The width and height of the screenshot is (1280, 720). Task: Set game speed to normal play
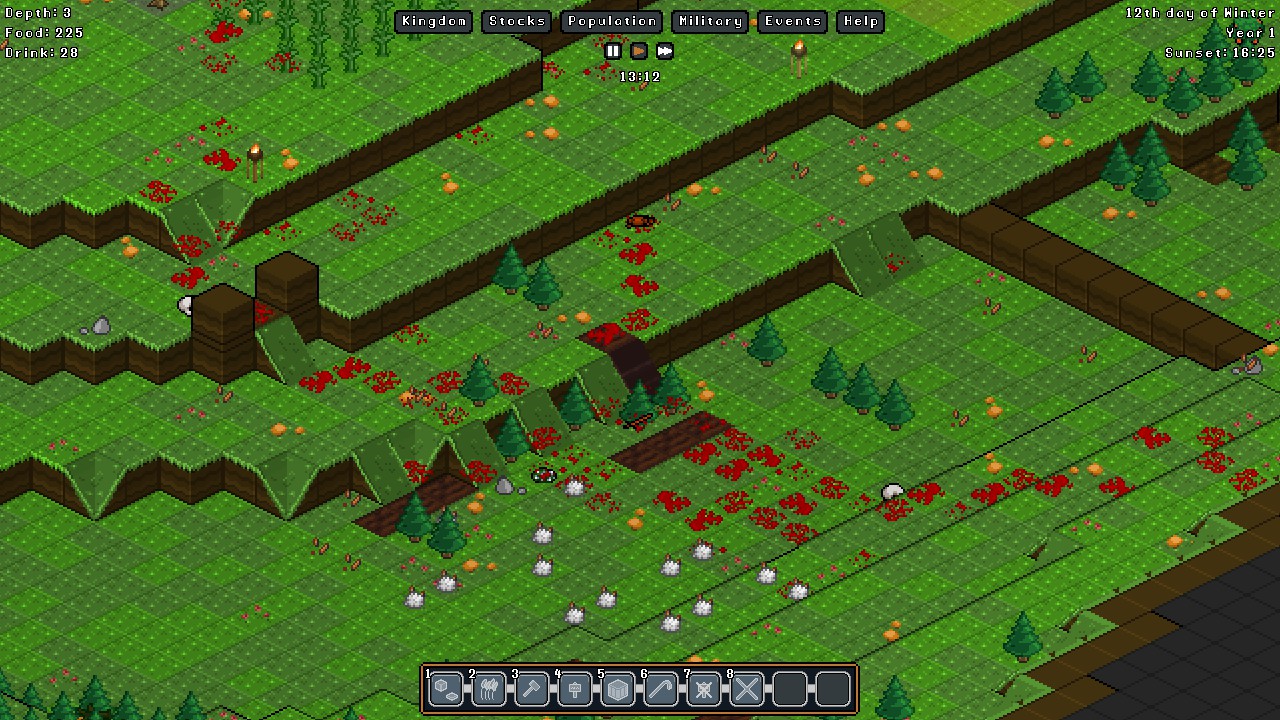click(639, 51)
